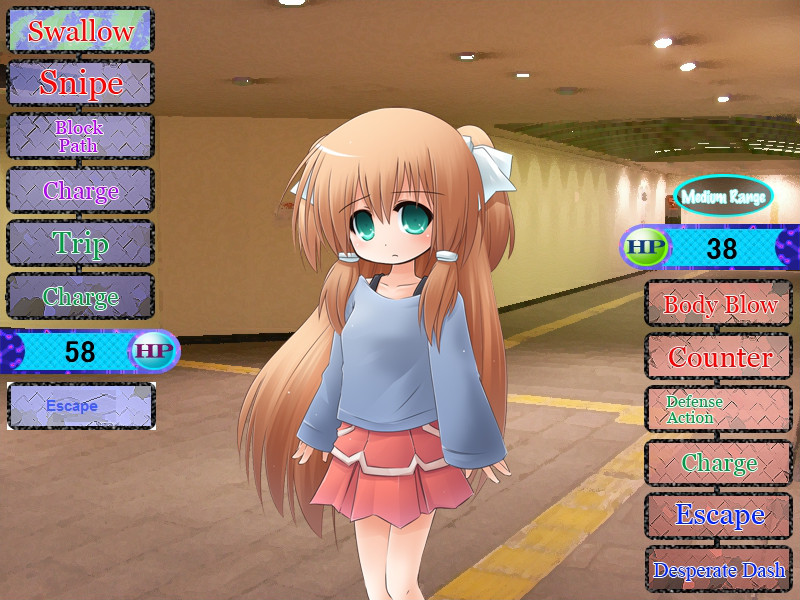Choose the Snipe action

point(80,83)
